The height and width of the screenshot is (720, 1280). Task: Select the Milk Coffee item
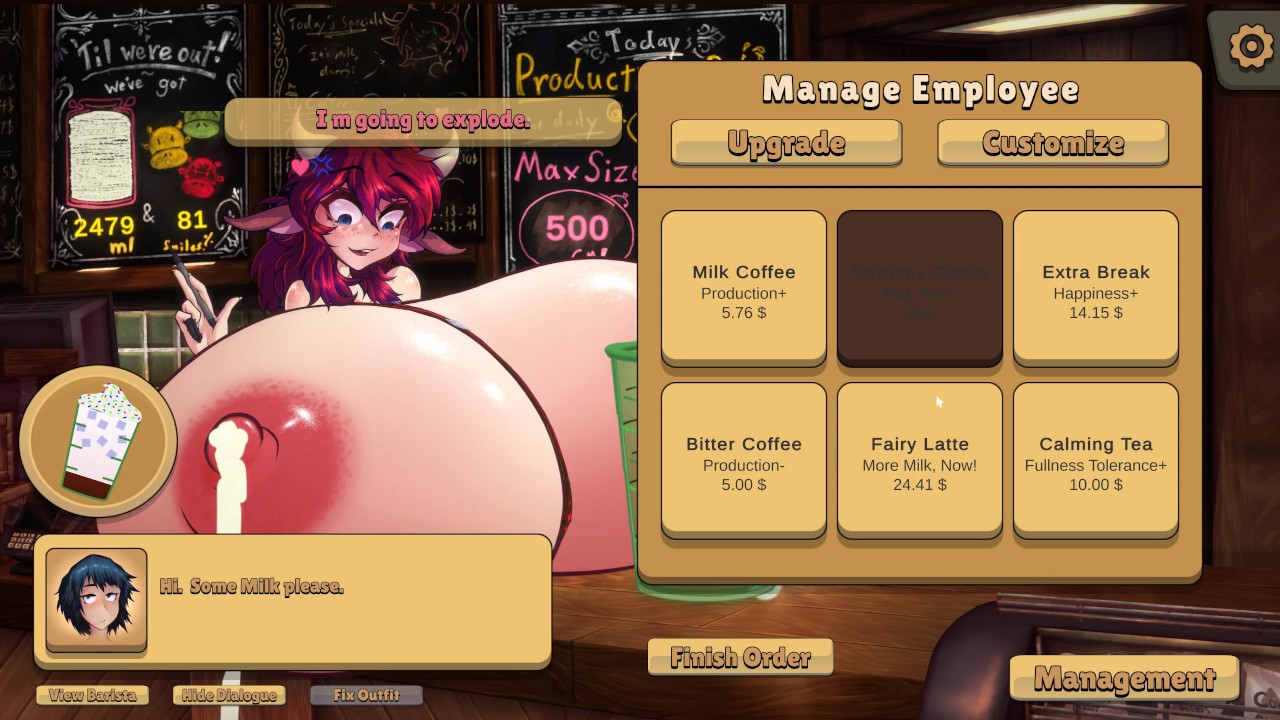pyautogui.click(x=743, y=286)
